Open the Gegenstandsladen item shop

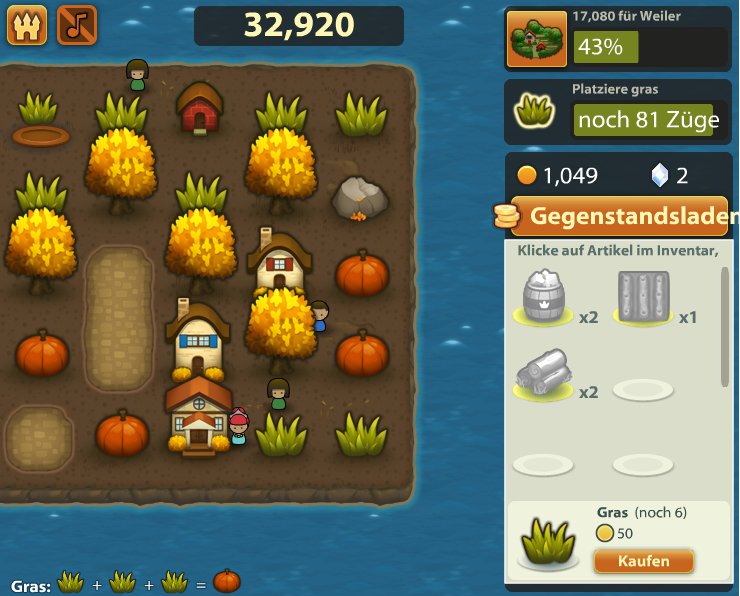point(620,216)
